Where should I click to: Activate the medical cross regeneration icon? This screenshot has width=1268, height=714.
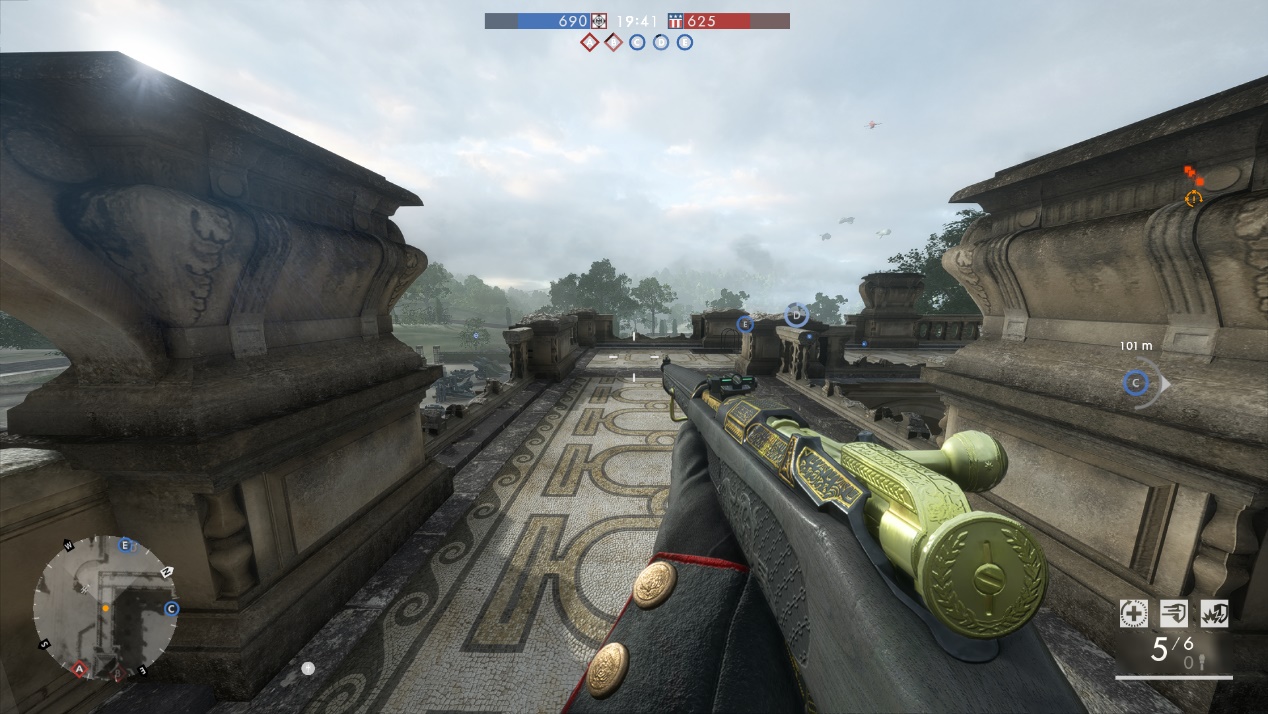tap(1134, 613)
